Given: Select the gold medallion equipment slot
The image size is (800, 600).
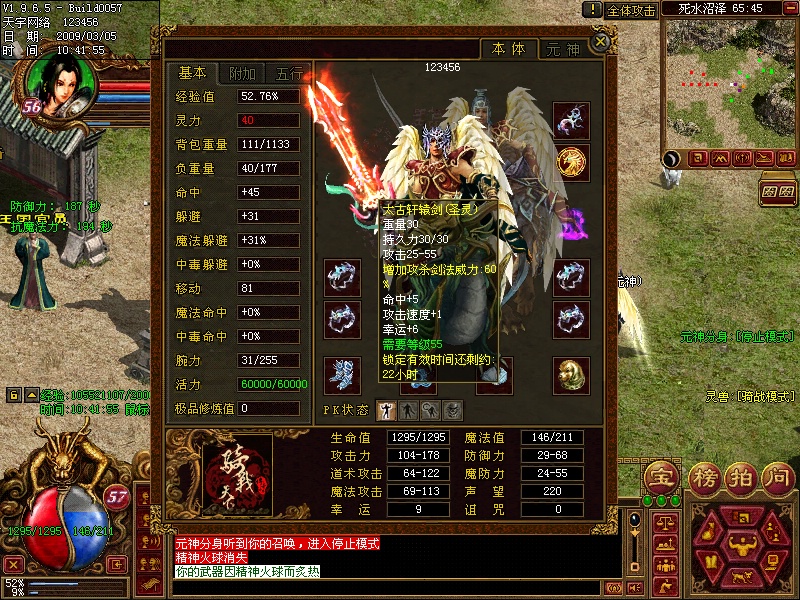Looking at the screenshot, I should (571, 161).
